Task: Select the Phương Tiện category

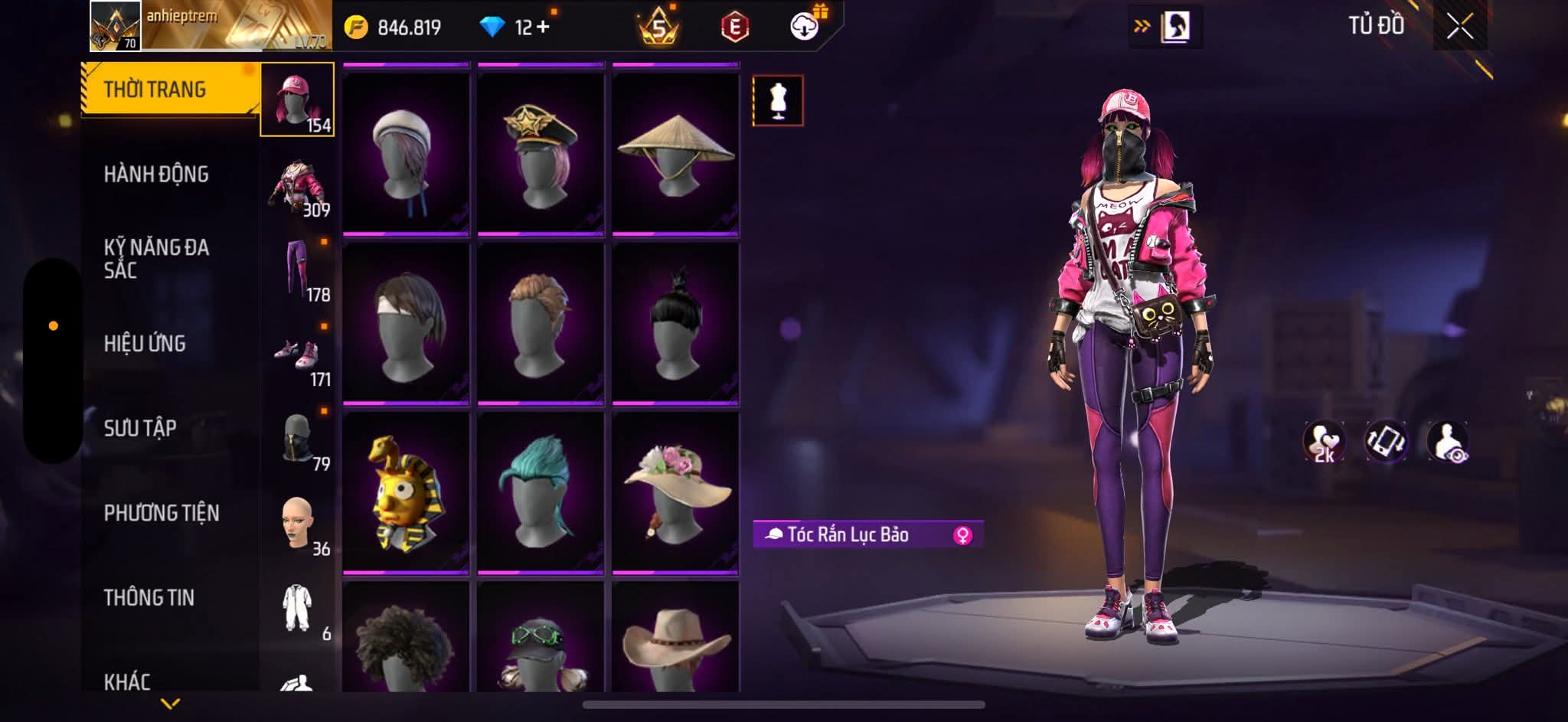Action: click(162, 513)
